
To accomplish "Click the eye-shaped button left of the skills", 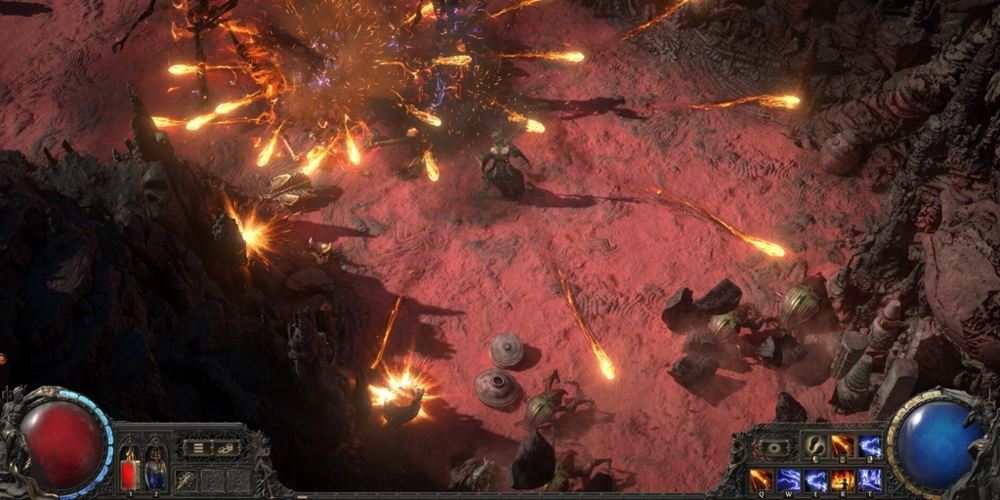I will coord(774,448).
